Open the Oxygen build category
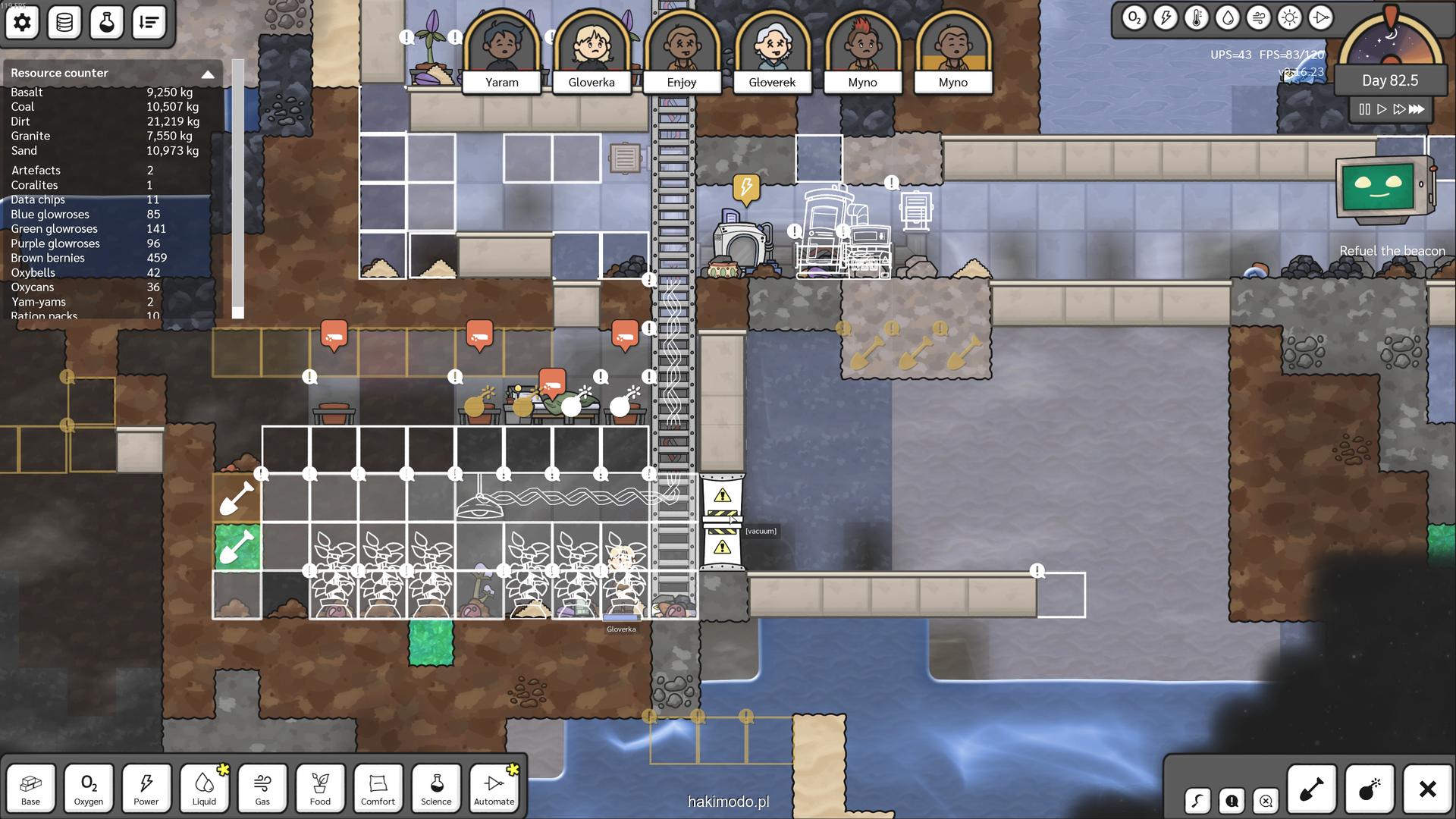The height and width of the screenshot is (819, 1456). [89, 788]
